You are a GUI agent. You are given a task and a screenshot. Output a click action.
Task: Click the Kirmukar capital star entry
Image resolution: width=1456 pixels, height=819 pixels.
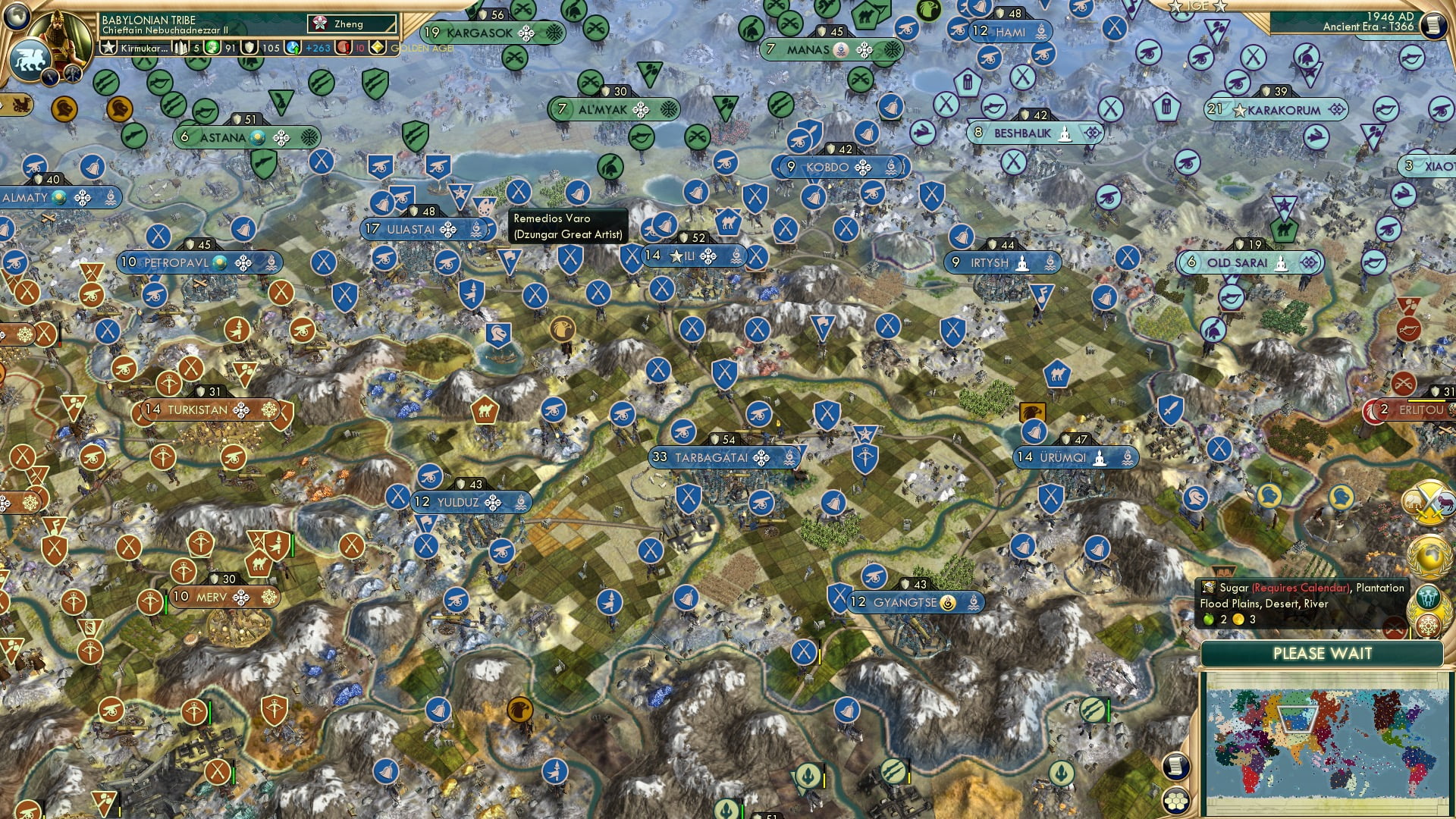tap(135, 48)
